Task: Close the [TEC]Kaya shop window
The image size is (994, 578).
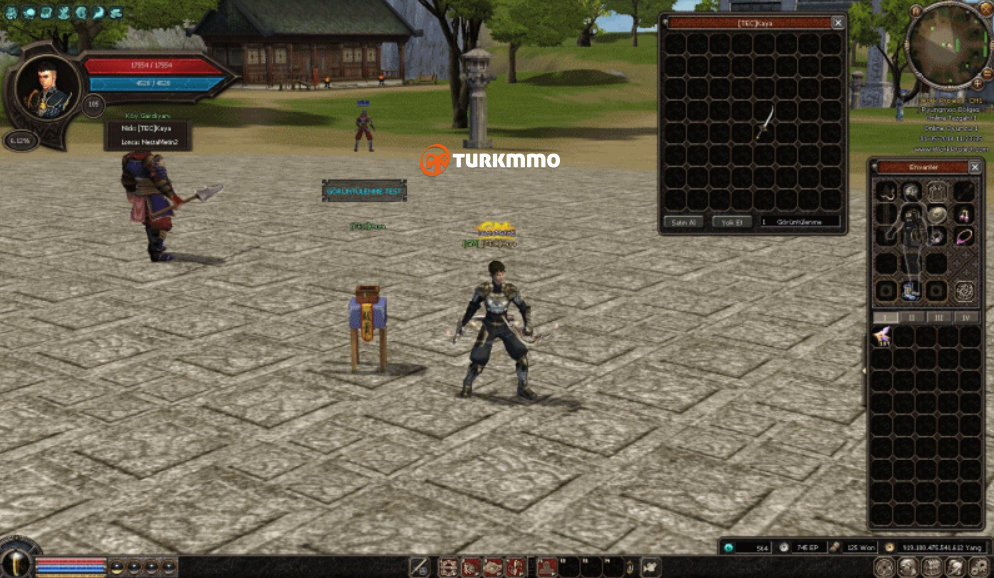Action: coord(838,22)
